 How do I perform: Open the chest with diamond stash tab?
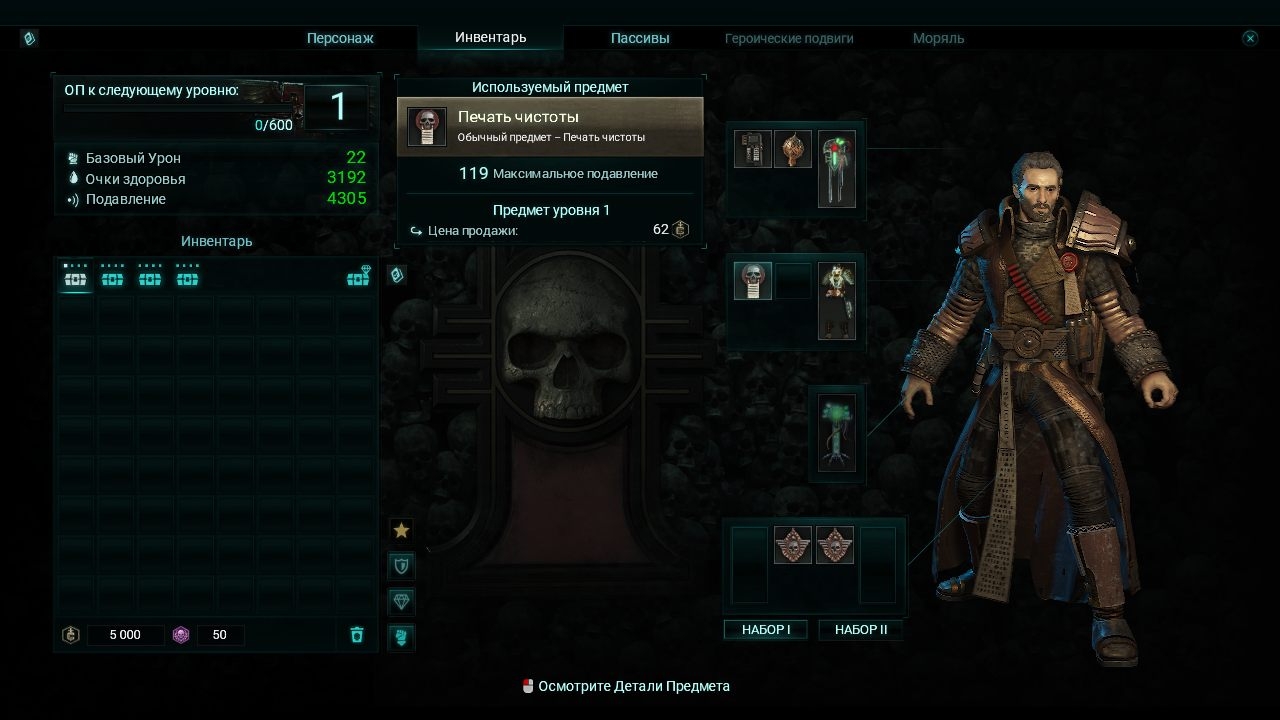coord(358,277)
